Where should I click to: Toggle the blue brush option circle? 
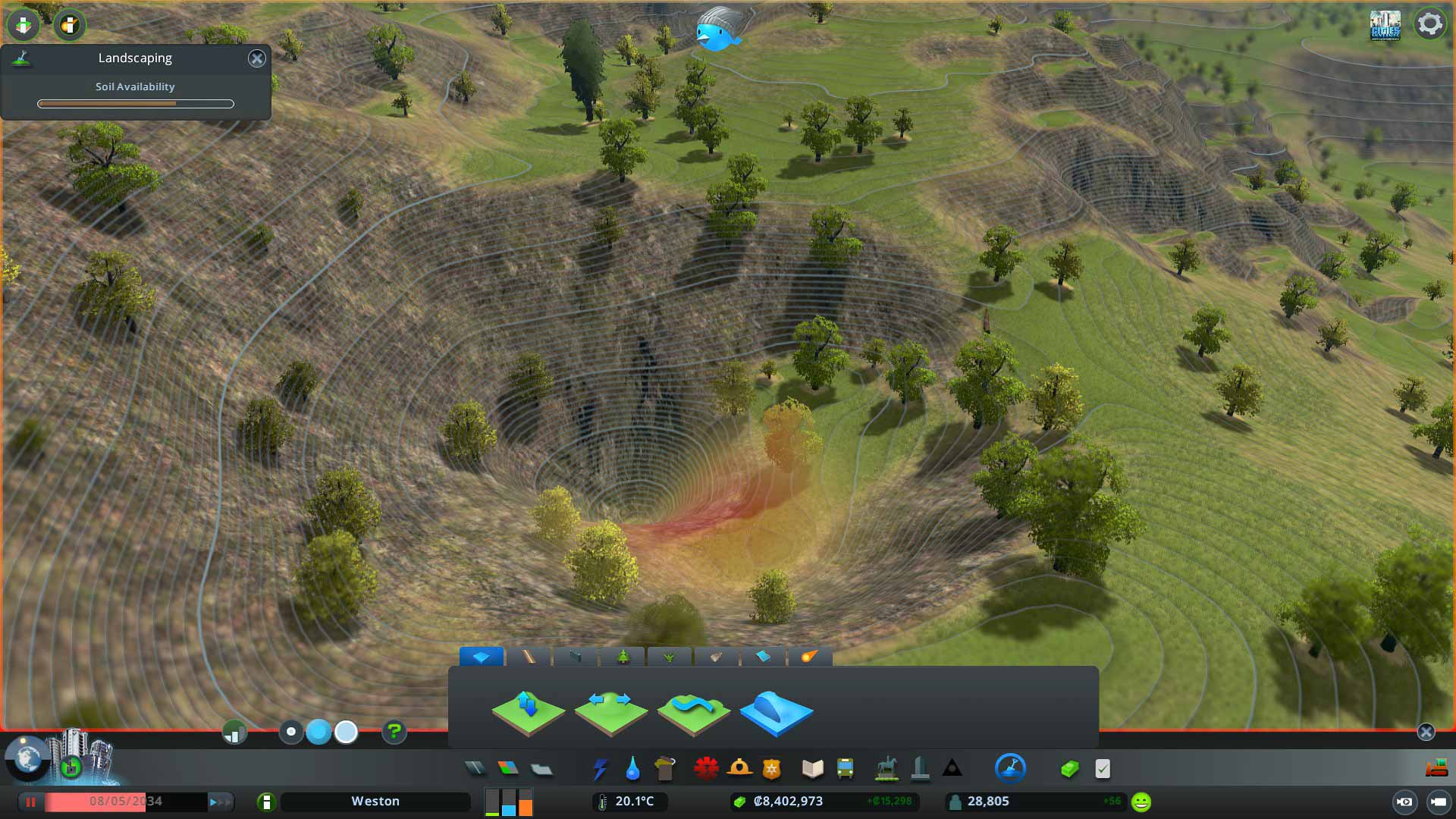pyautogui.click(x=318, y=733)
